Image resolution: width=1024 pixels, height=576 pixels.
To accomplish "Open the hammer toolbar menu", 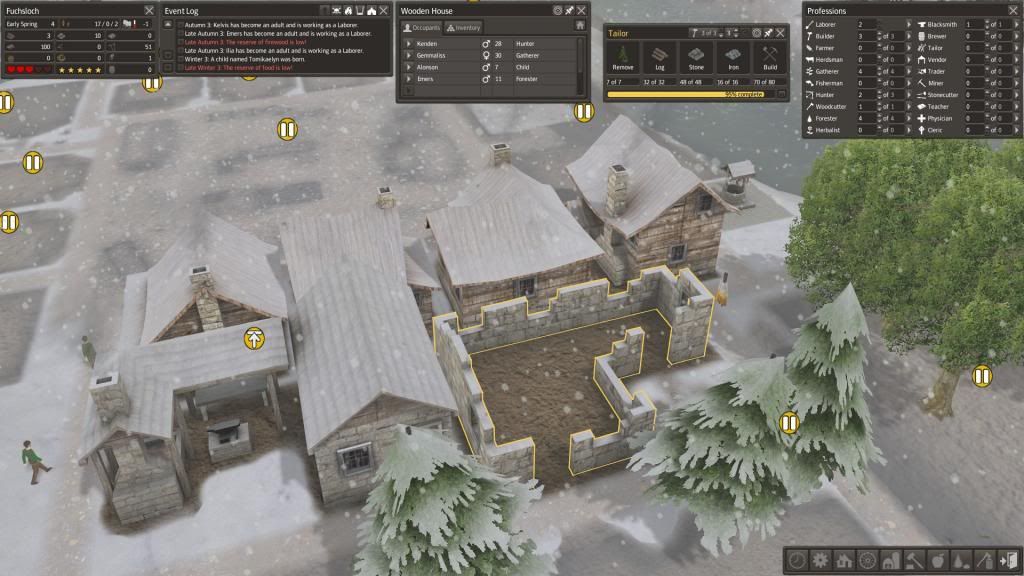I will coord(915,560).
